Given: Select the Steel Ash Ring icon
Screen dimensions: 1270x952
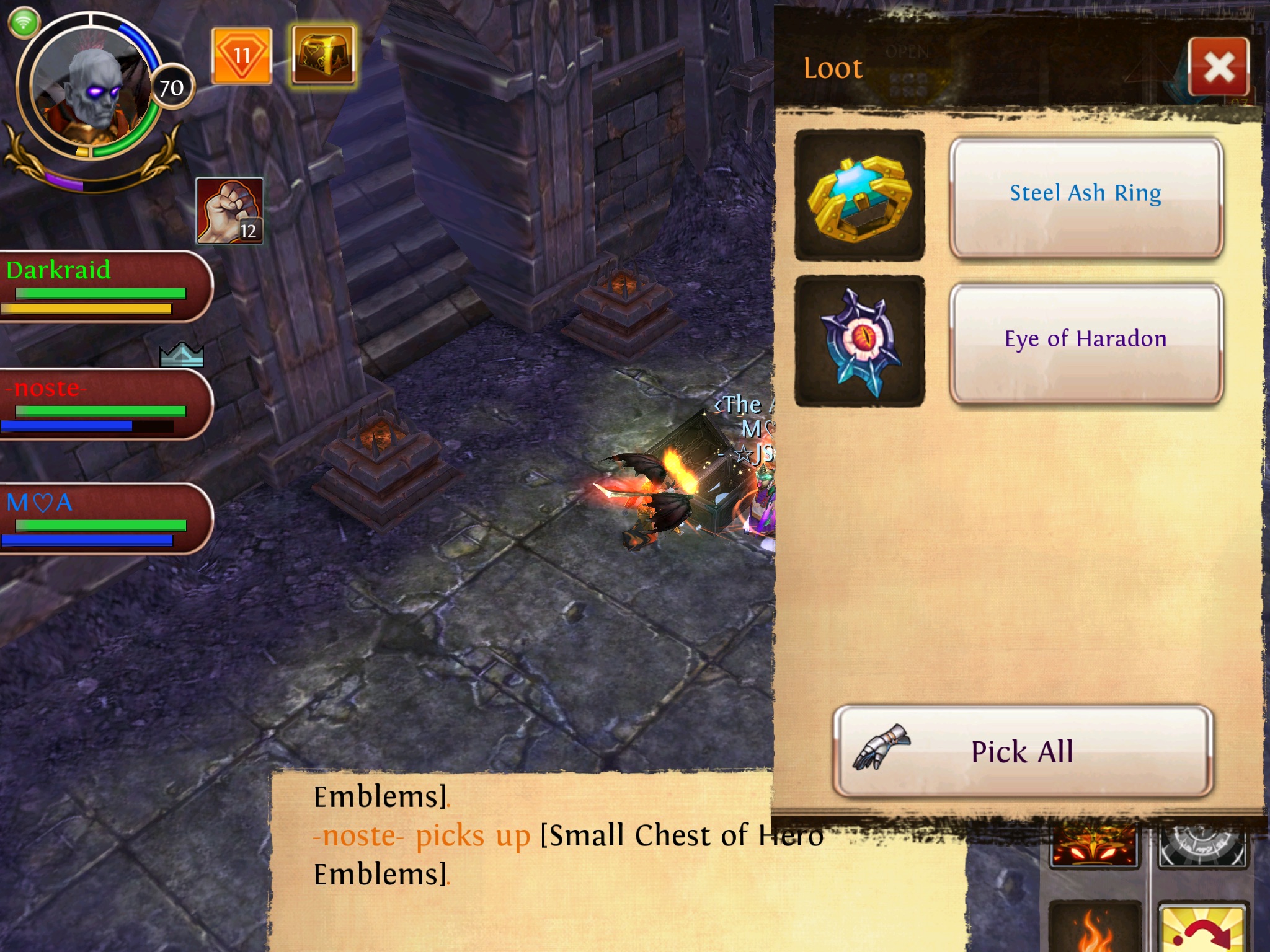Looking at the screenshot, I should click(x=859, y=196).
